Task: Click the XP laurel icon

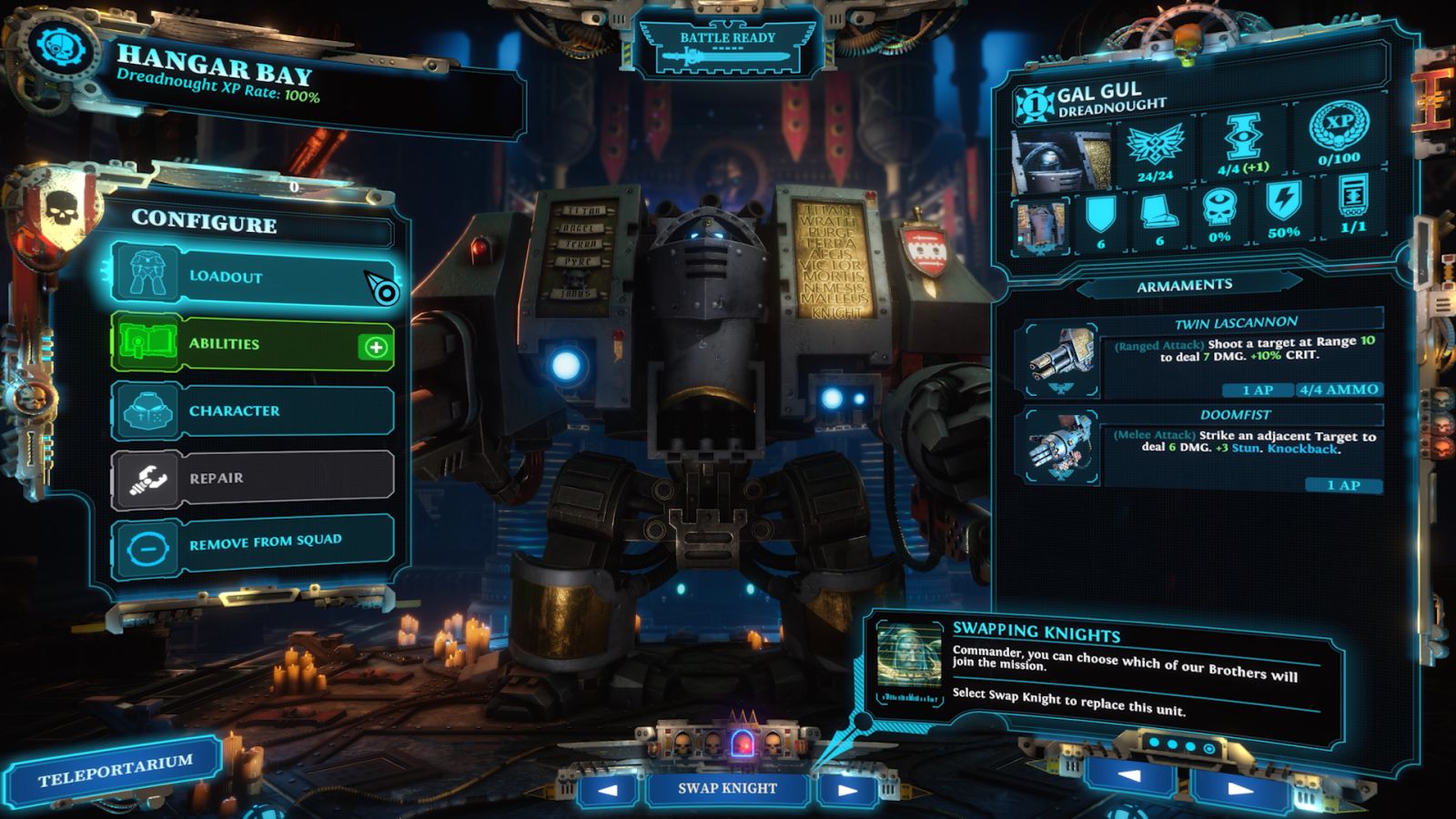Action: point(1339,126)
